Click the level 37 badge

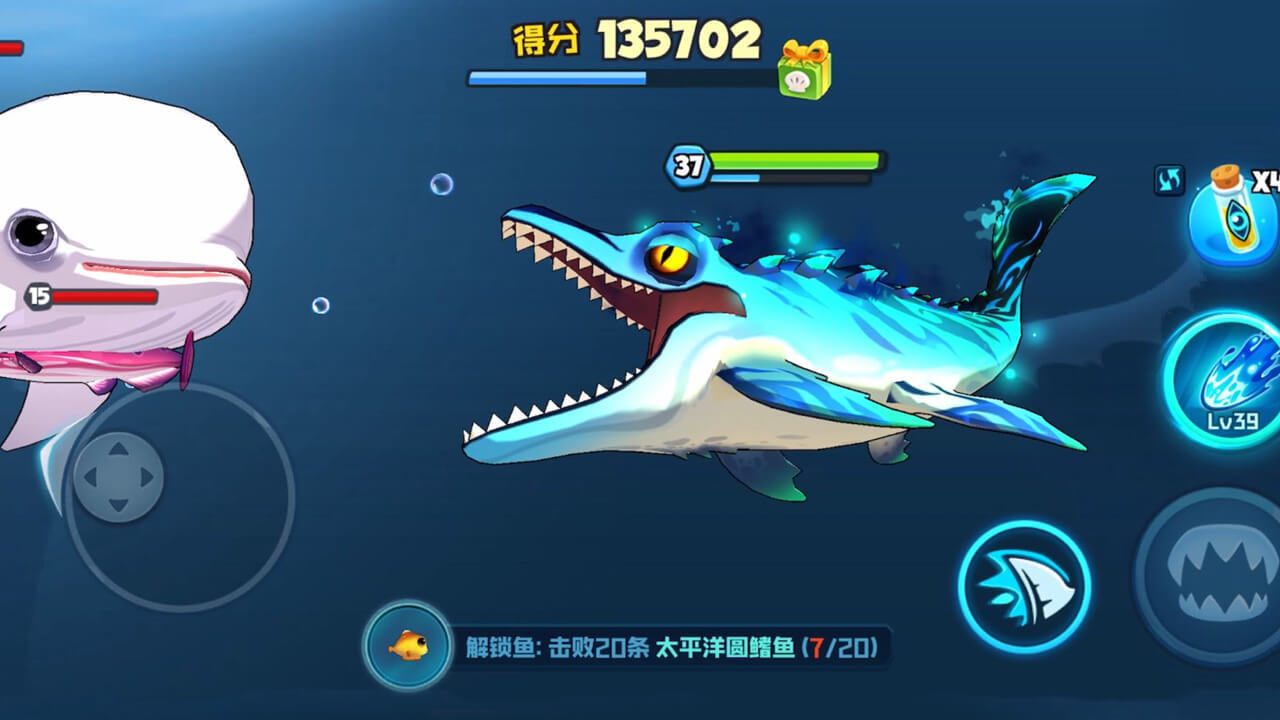click(685, 165)
